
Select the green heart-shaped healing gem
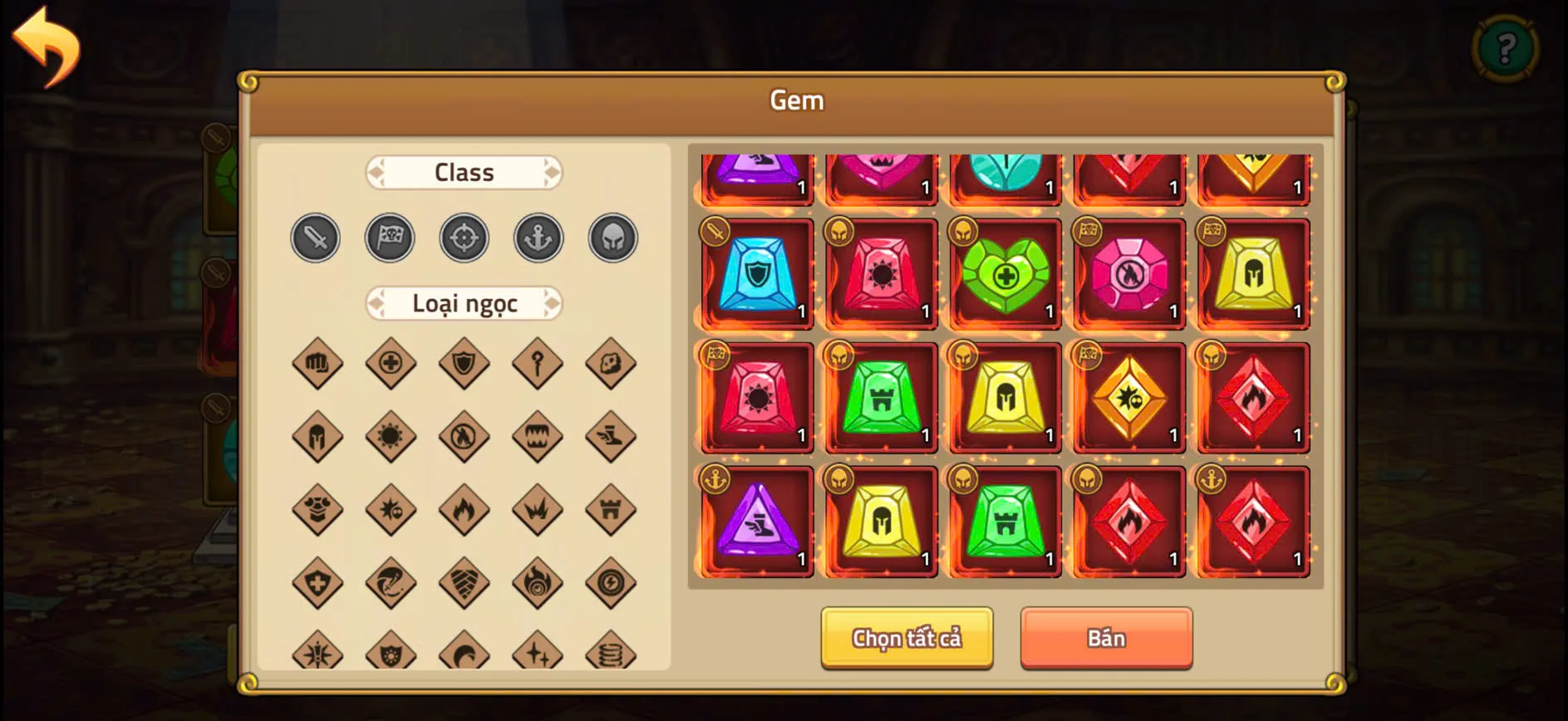[1005, 272]
